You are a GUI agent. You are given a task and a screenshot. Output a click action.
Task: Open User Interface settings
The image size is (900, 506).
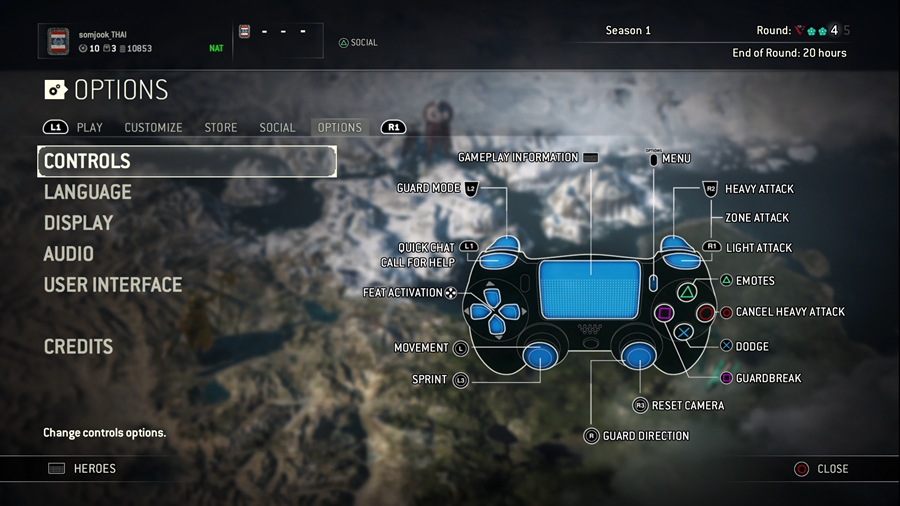tap(113, 285)
